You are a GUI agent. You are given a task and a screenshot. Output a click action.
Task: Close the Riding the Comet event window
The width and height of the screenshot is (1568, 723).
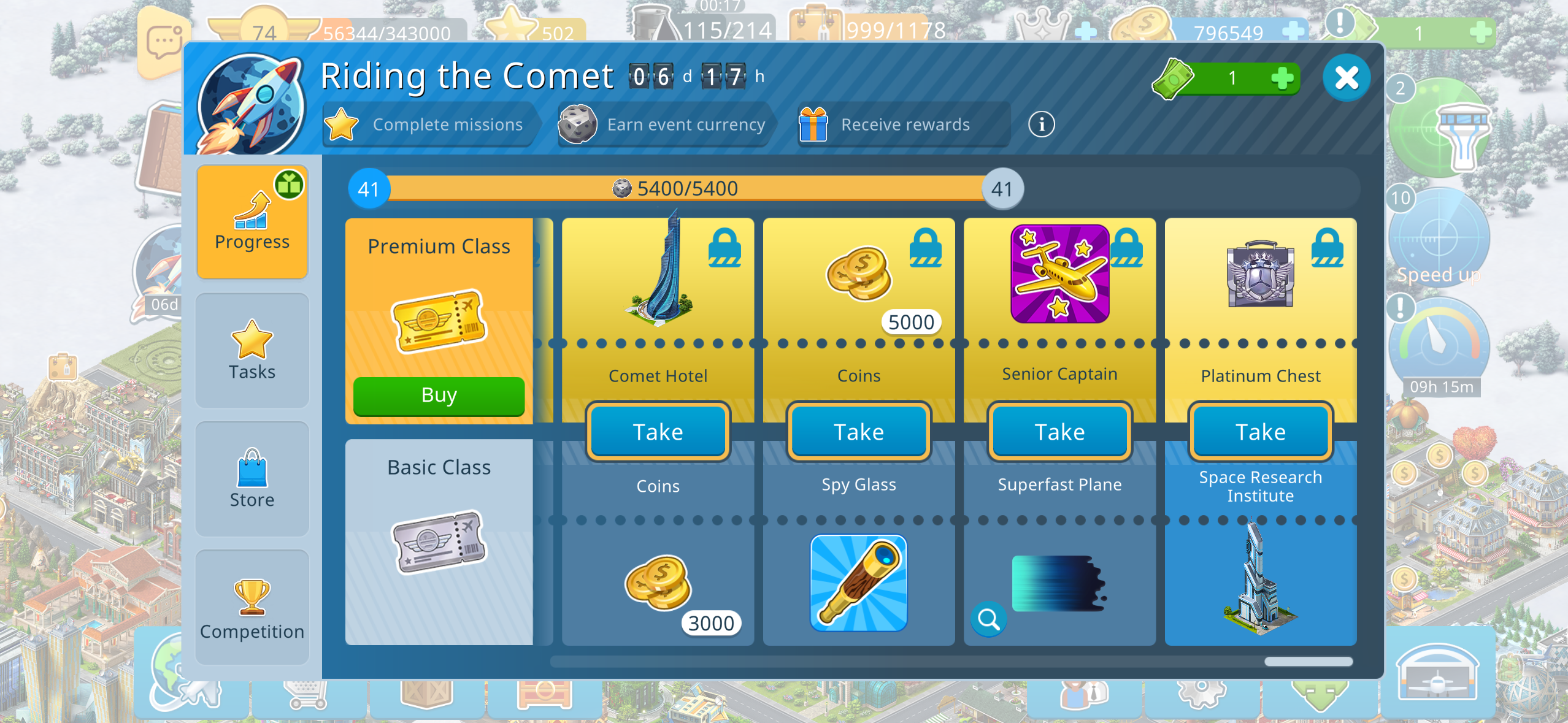[x=1346, y=78]
